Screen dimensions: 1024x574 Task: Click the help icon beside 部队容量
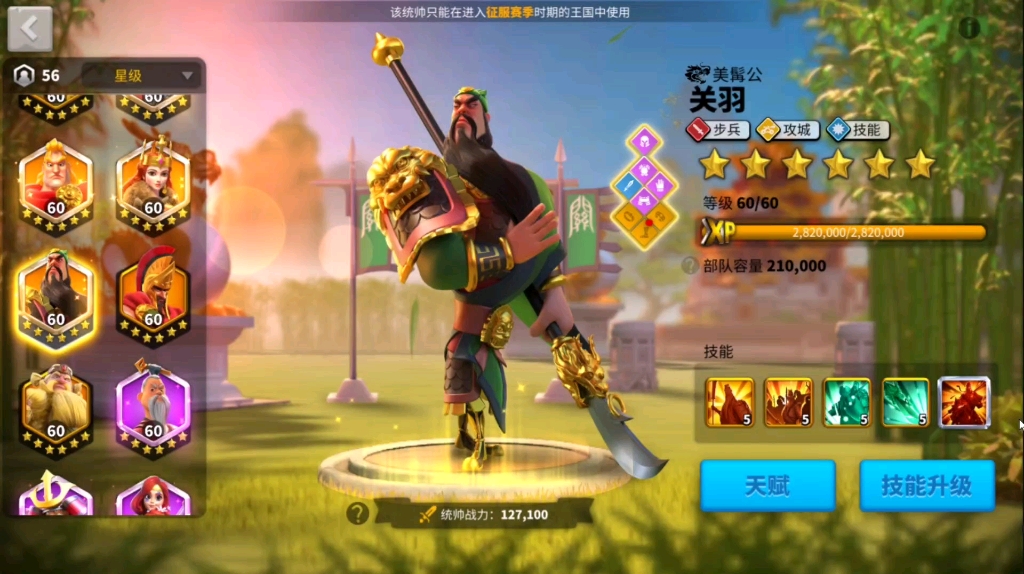[x=689, y=265]
